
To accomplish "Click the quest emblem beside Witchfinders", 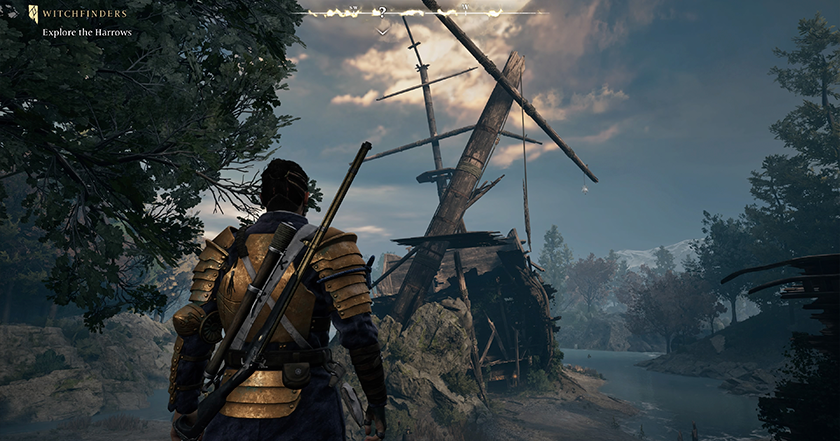I will tap(33, 14).
